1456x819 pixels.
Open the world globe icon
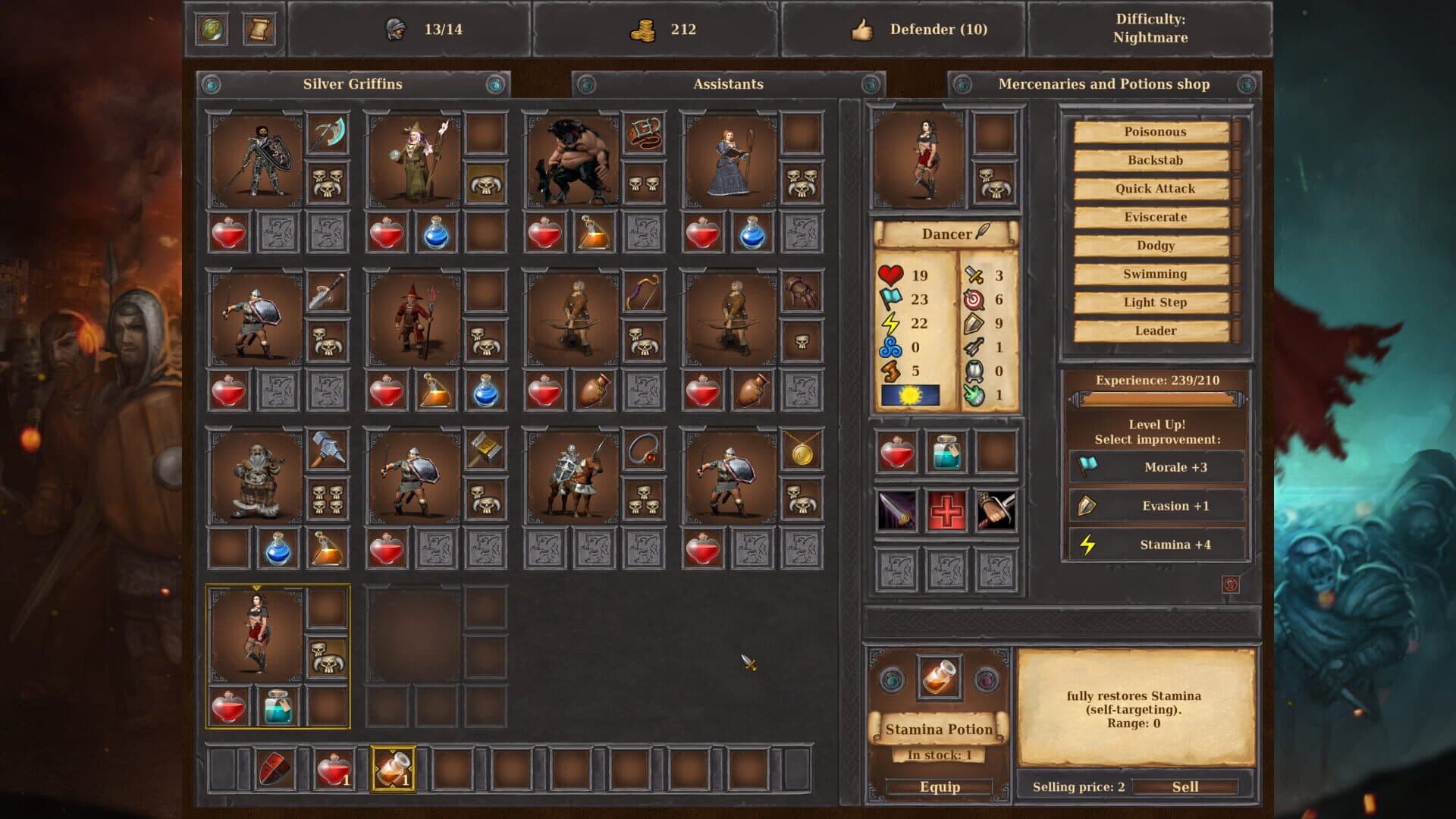[x=212, y=30]
